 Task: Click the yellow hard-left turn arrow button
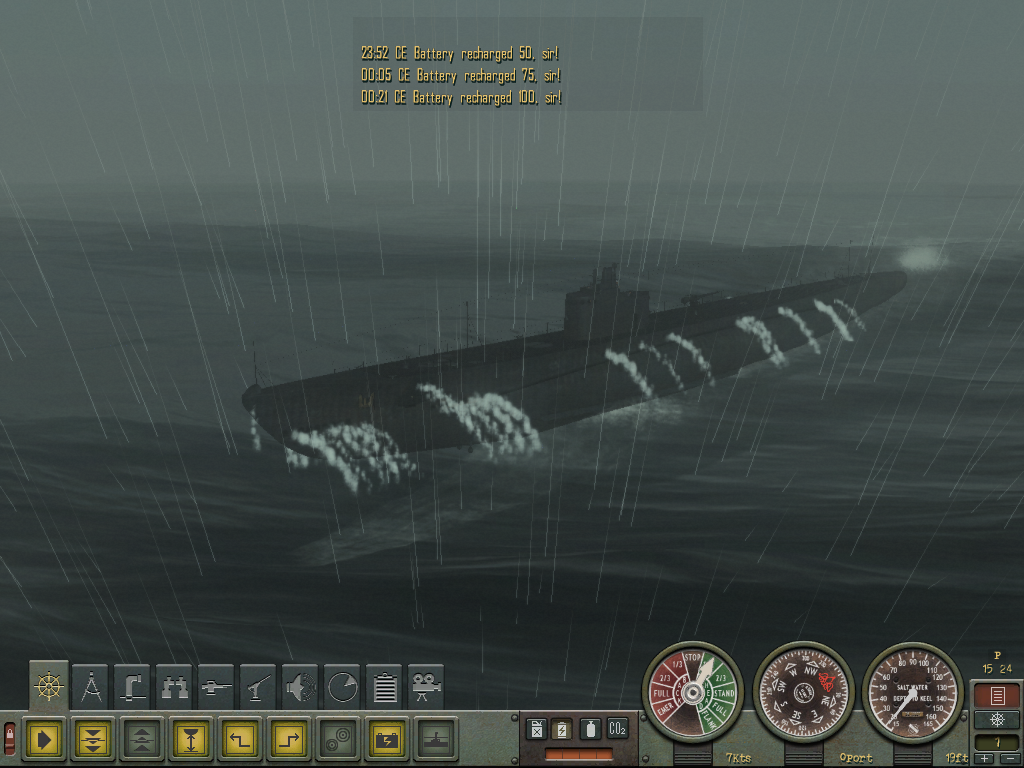point(239,739)
